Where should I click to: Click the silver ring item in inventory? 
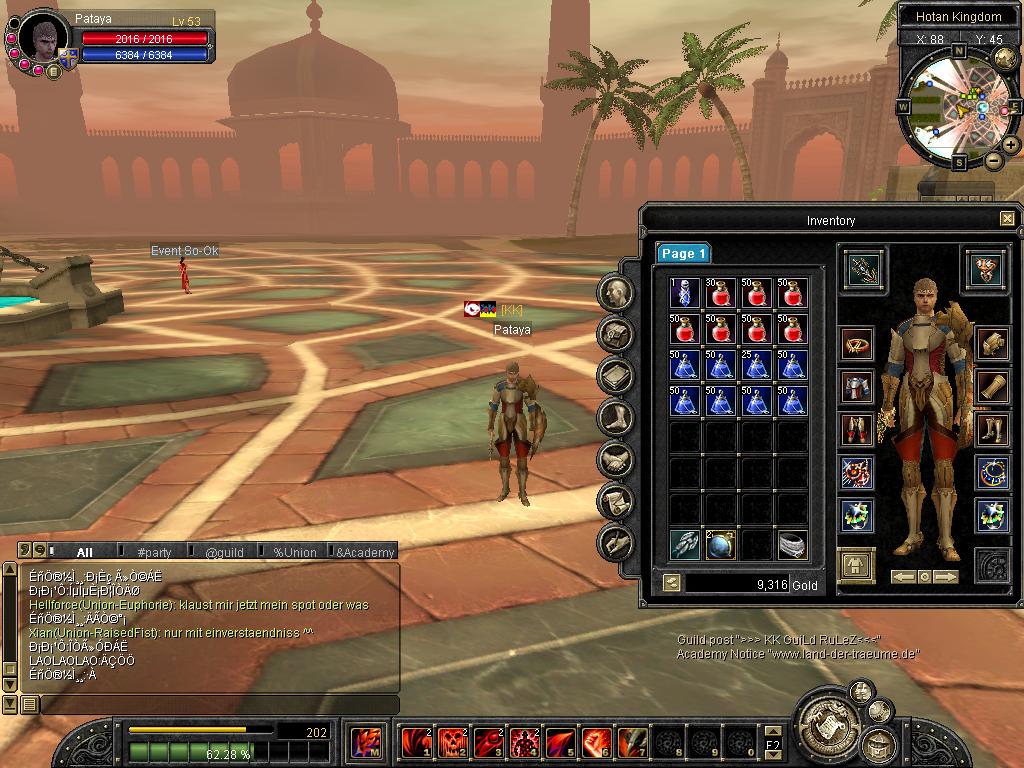(x=792, y=544)
